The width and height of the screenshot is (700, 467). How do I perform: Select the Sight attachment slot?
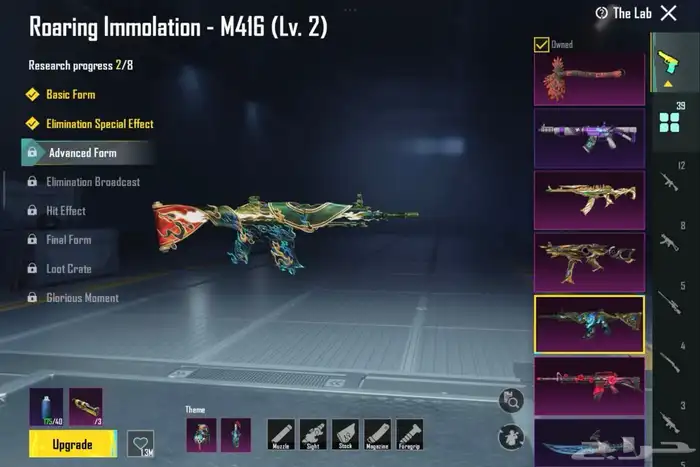(x=313, y=434)
